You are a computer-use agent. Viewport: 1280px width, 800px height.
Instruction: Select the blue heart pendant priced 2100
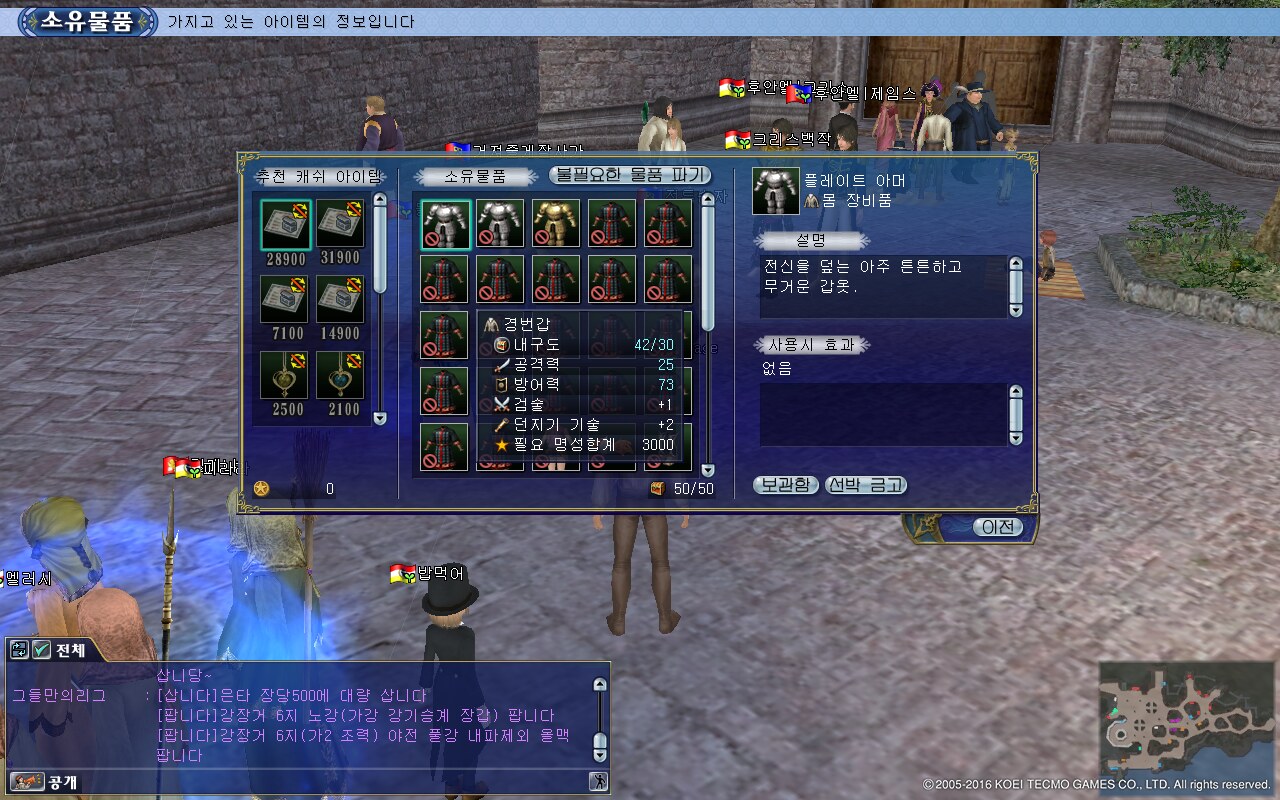click(341, 375)
